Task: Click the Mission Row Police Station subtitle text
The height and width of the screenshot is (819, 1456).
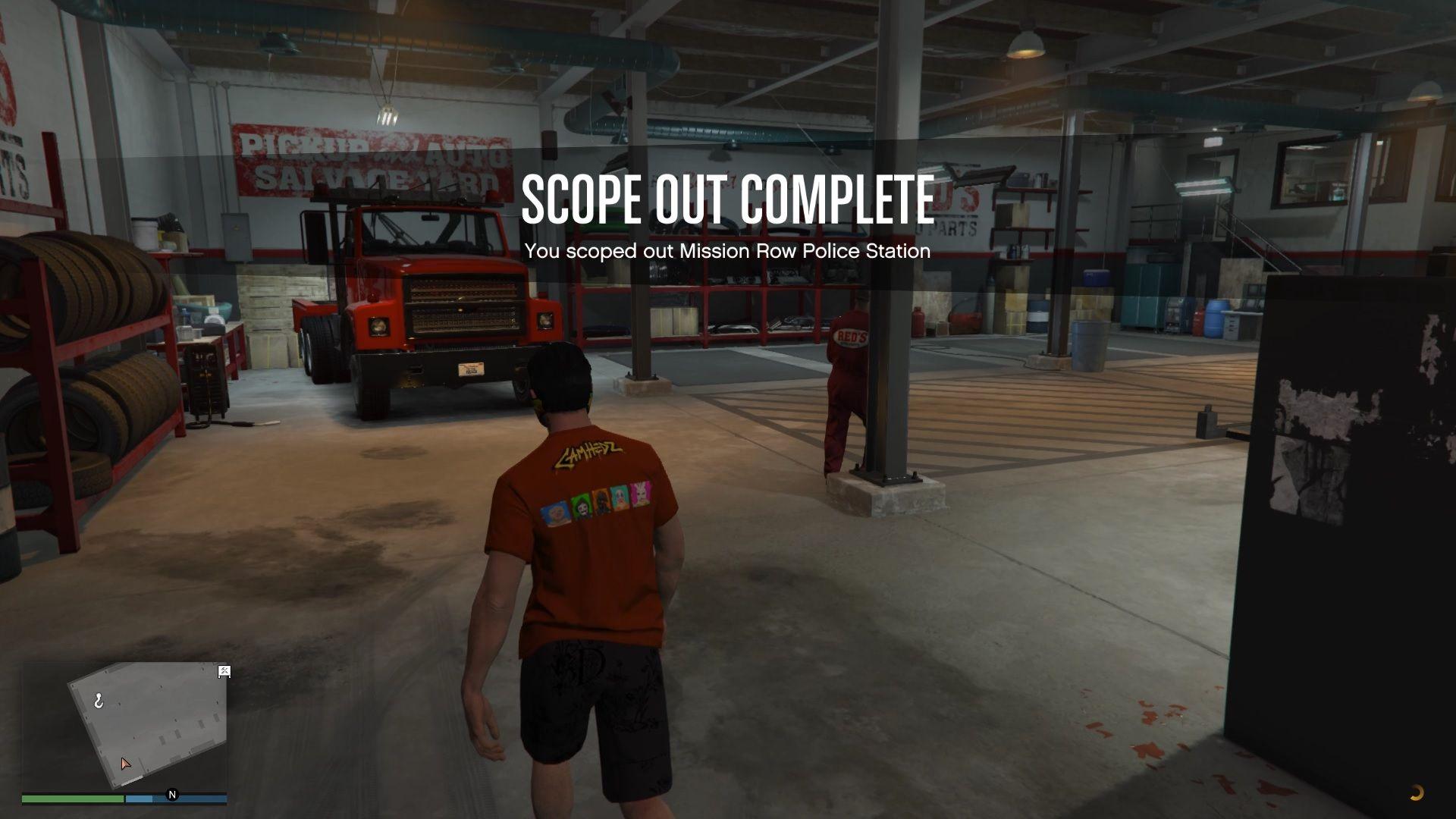Action: click(x=726, y=251)
